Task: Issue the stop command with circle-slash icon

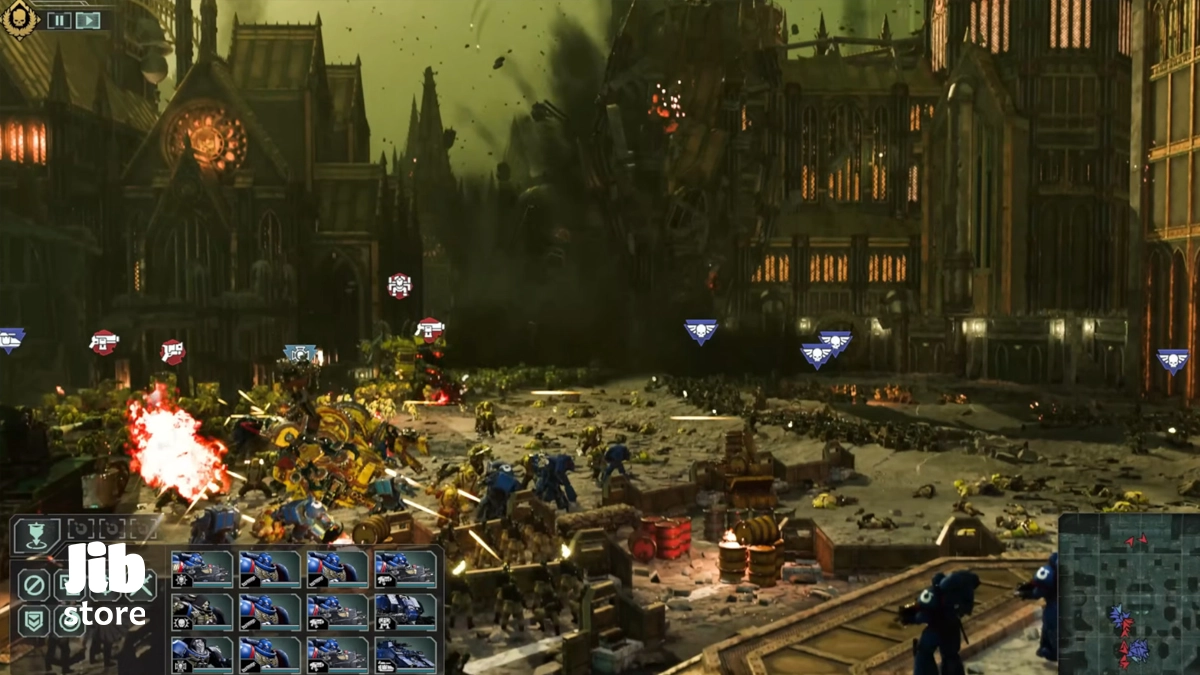Action: [34, 584]
